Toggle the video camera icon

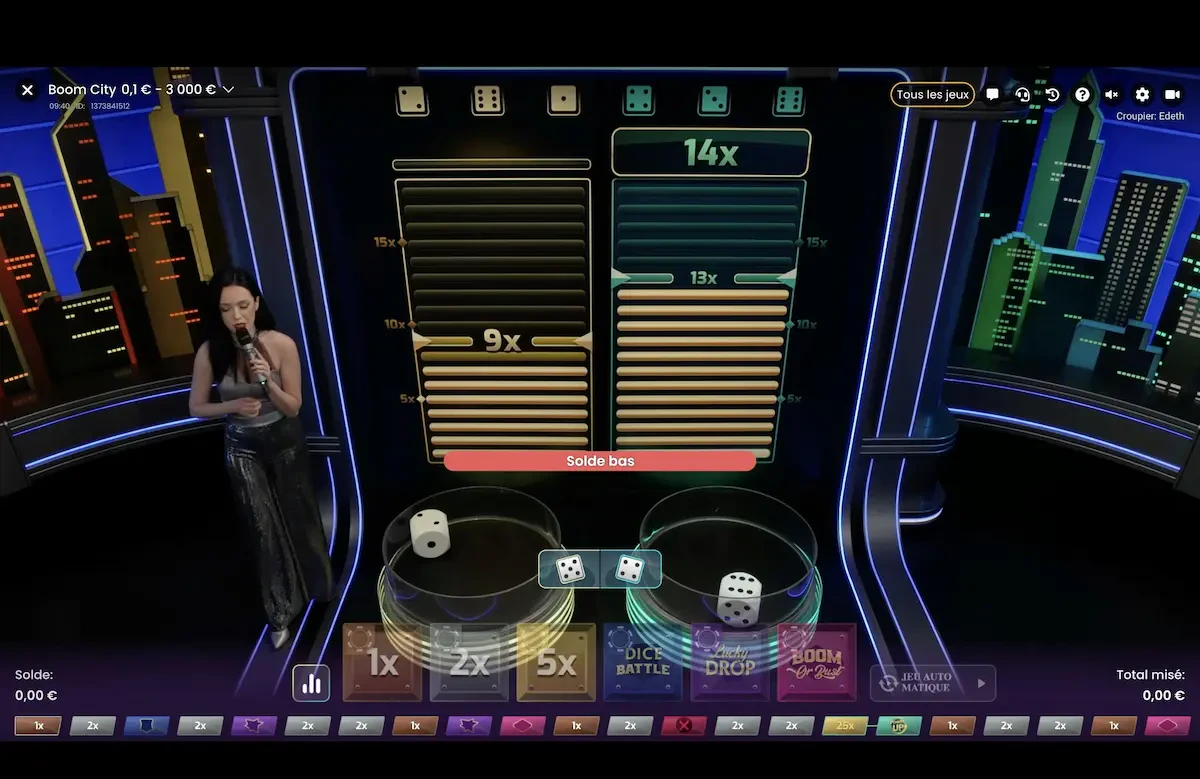[x=1172, y=94]
